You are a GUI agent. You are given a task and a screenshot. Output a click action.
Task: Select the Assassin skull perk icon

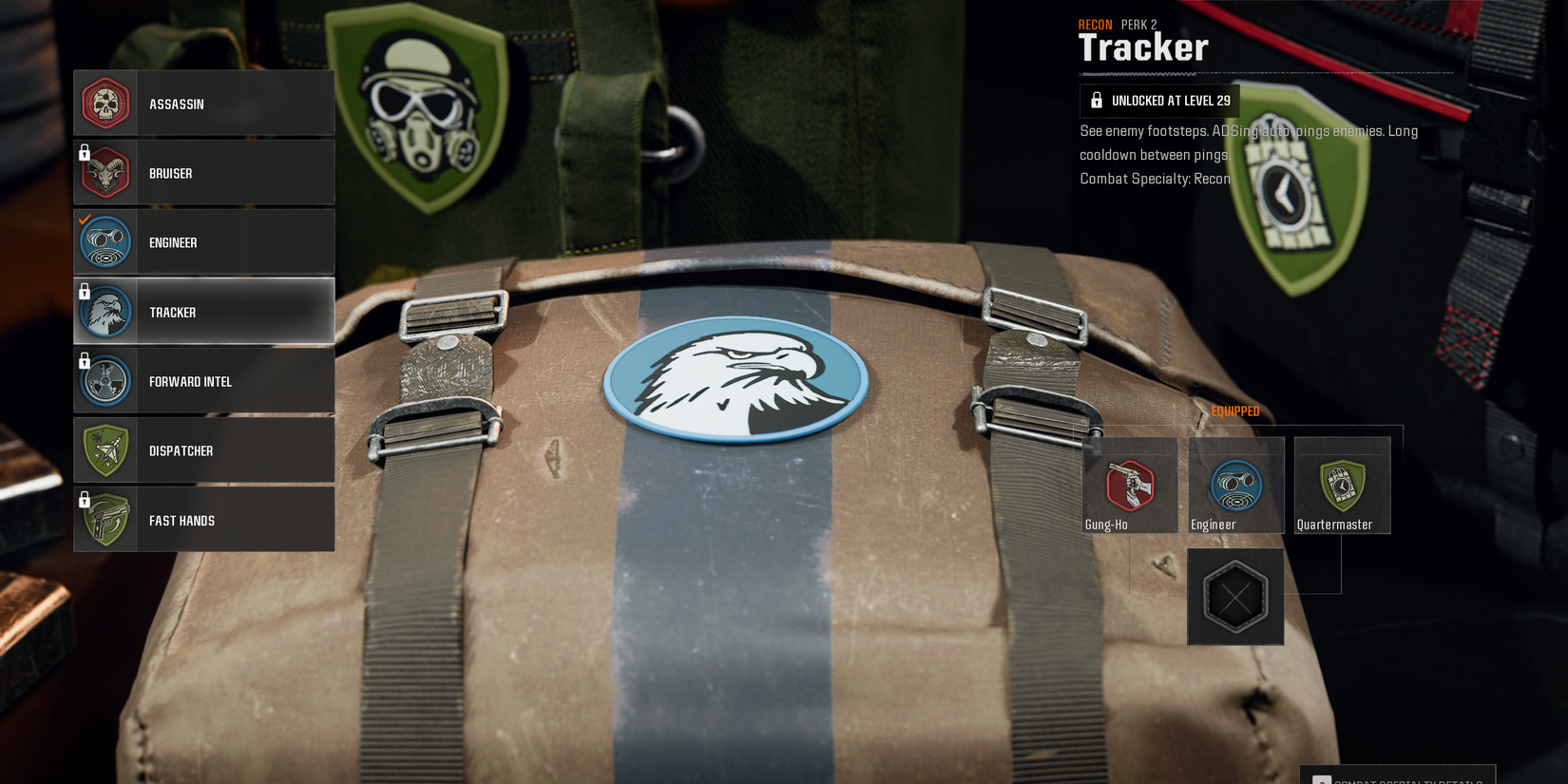tap(105, 103)
